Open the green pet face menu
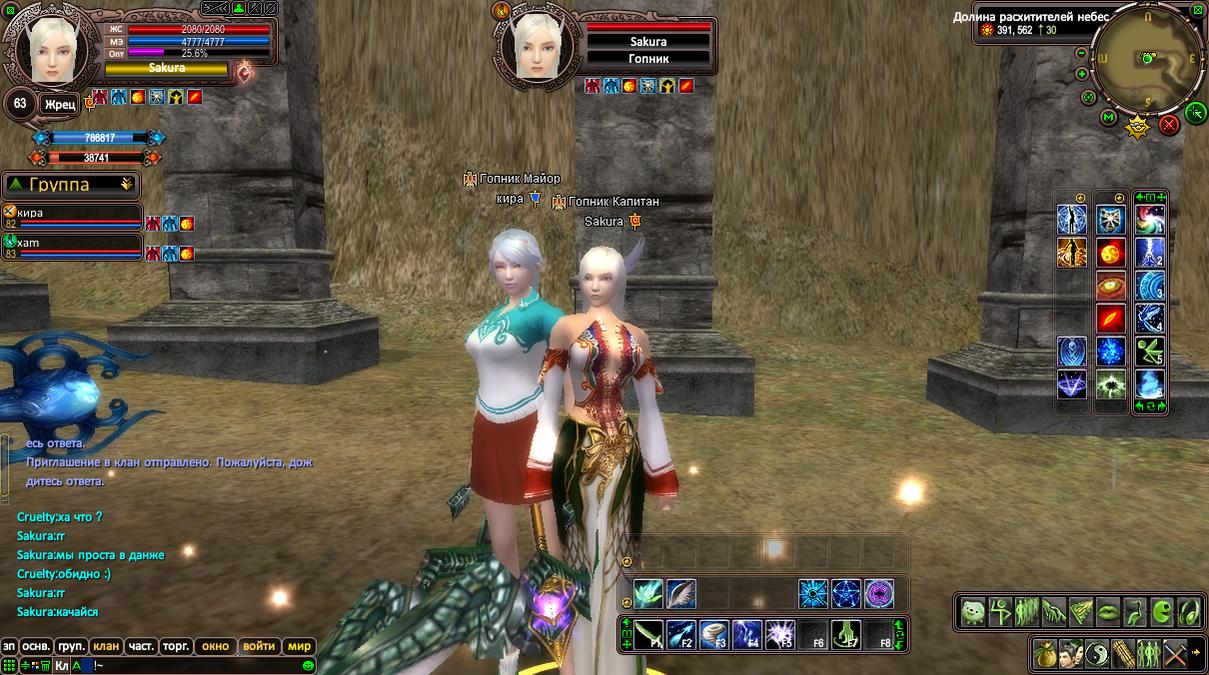 click(x=973, y=612)
